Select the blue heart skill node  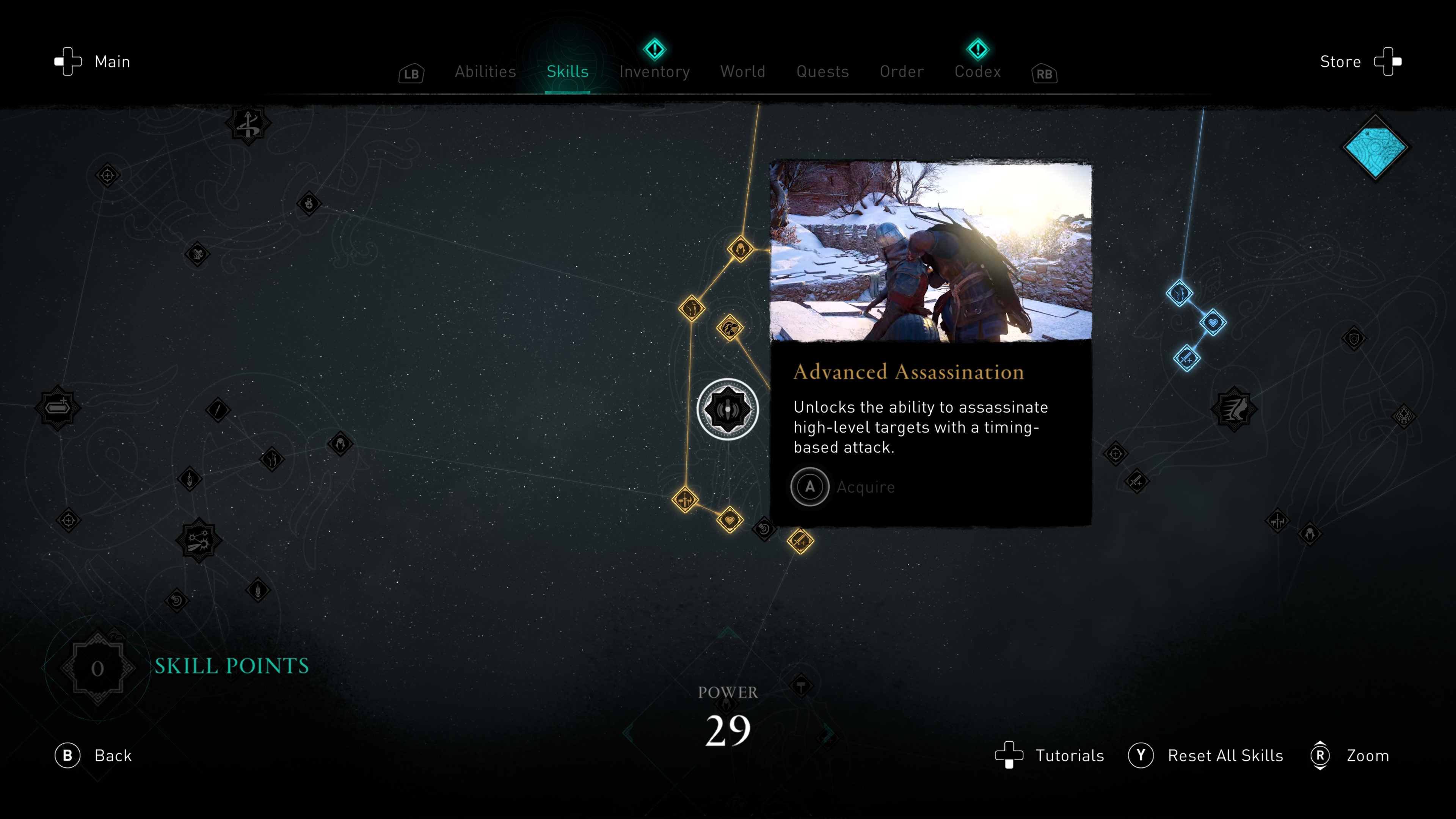tap(1213, 323)
